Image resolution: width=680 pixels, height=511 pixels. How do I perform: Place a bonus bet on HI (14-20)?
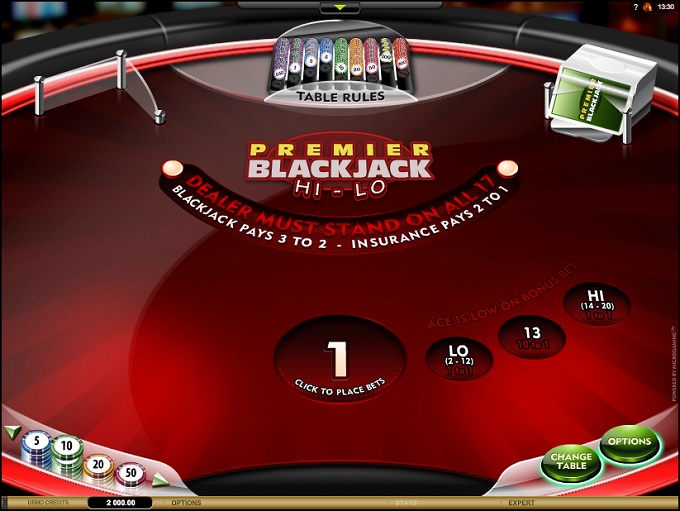597,303
